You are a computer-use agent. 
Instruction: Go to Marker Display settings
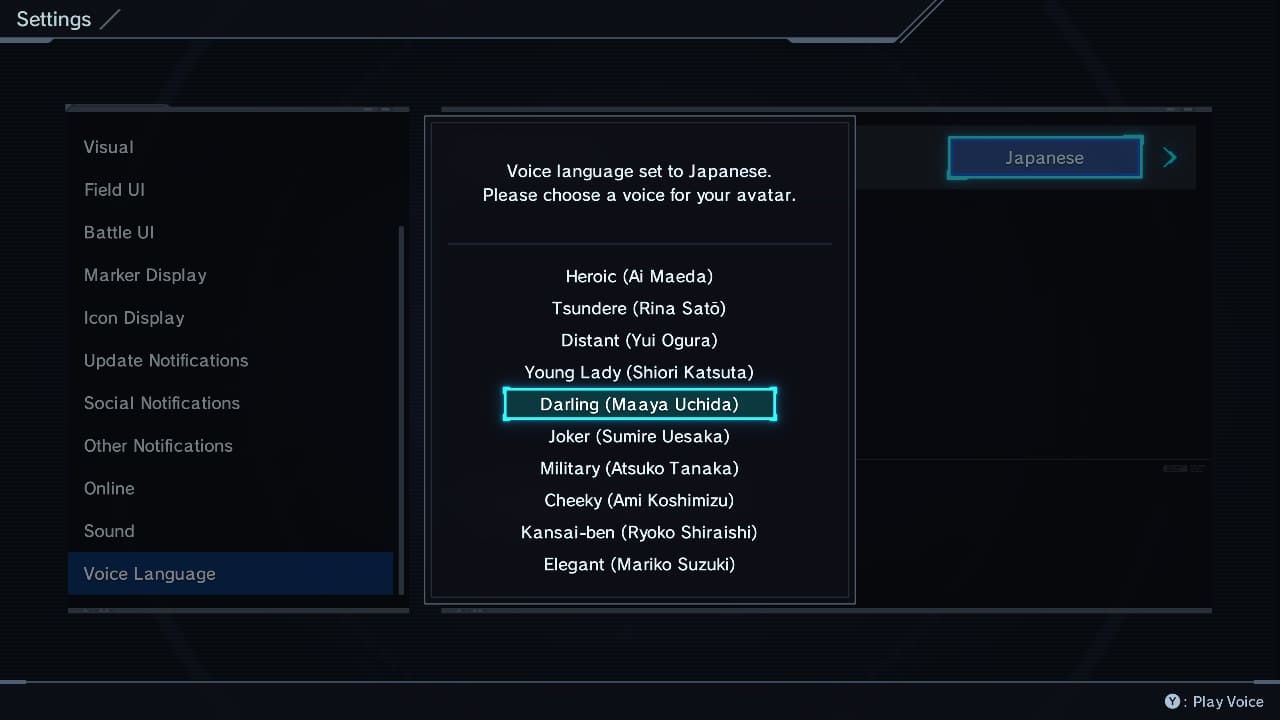[145, 275]
